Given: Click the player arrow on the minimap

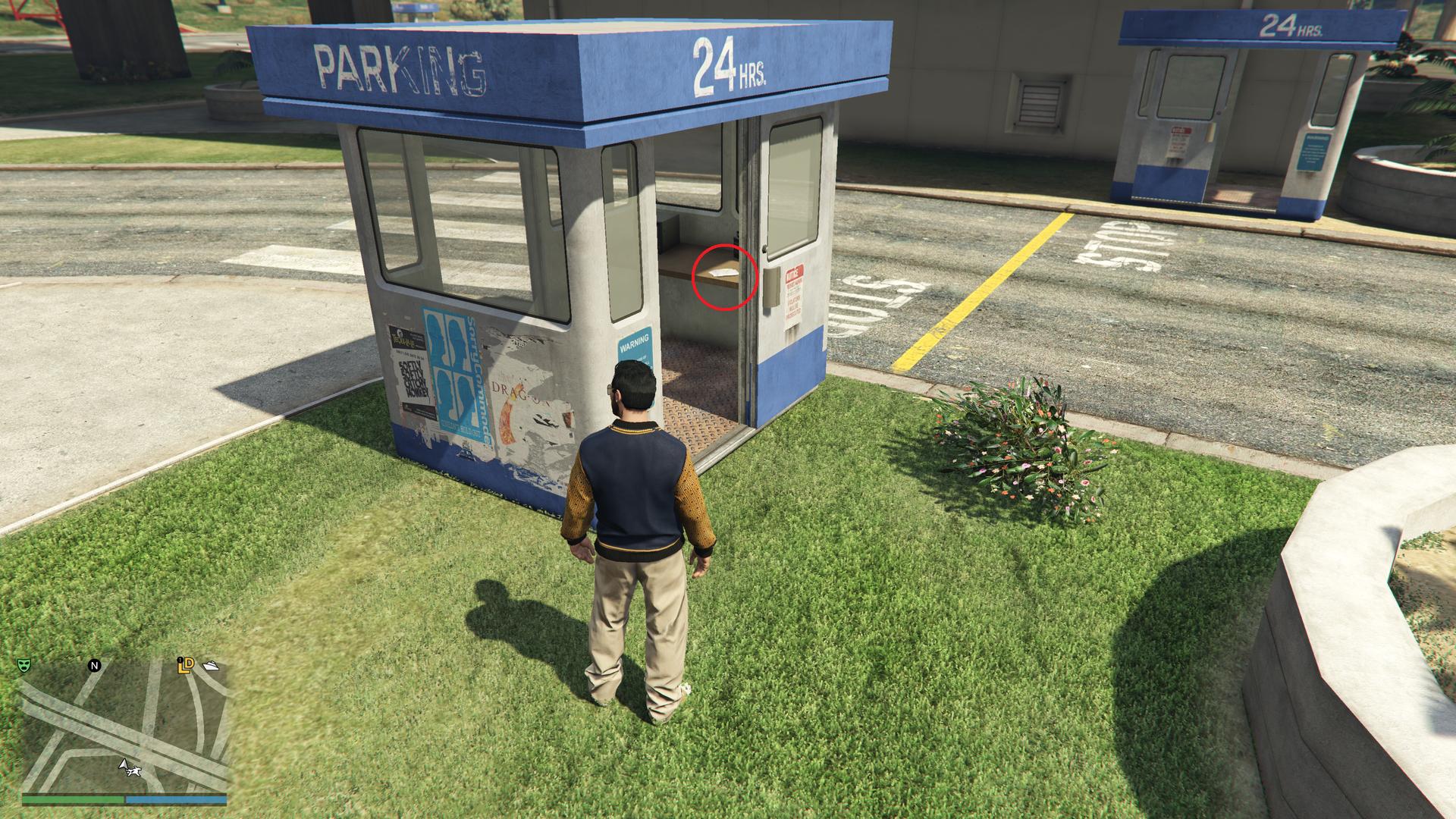Looking at the screenshot, I should tap(122, 764).
